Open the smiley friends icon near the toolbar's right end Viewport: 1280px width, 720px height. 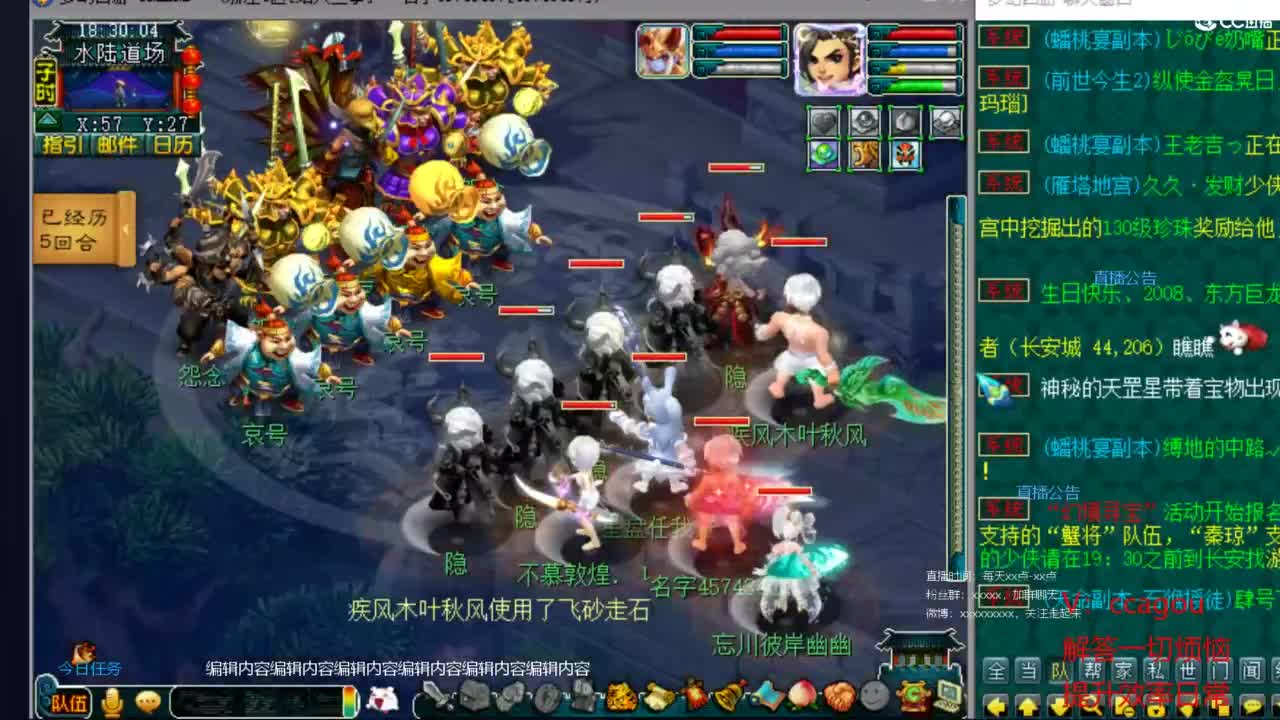tap(872, 697)
